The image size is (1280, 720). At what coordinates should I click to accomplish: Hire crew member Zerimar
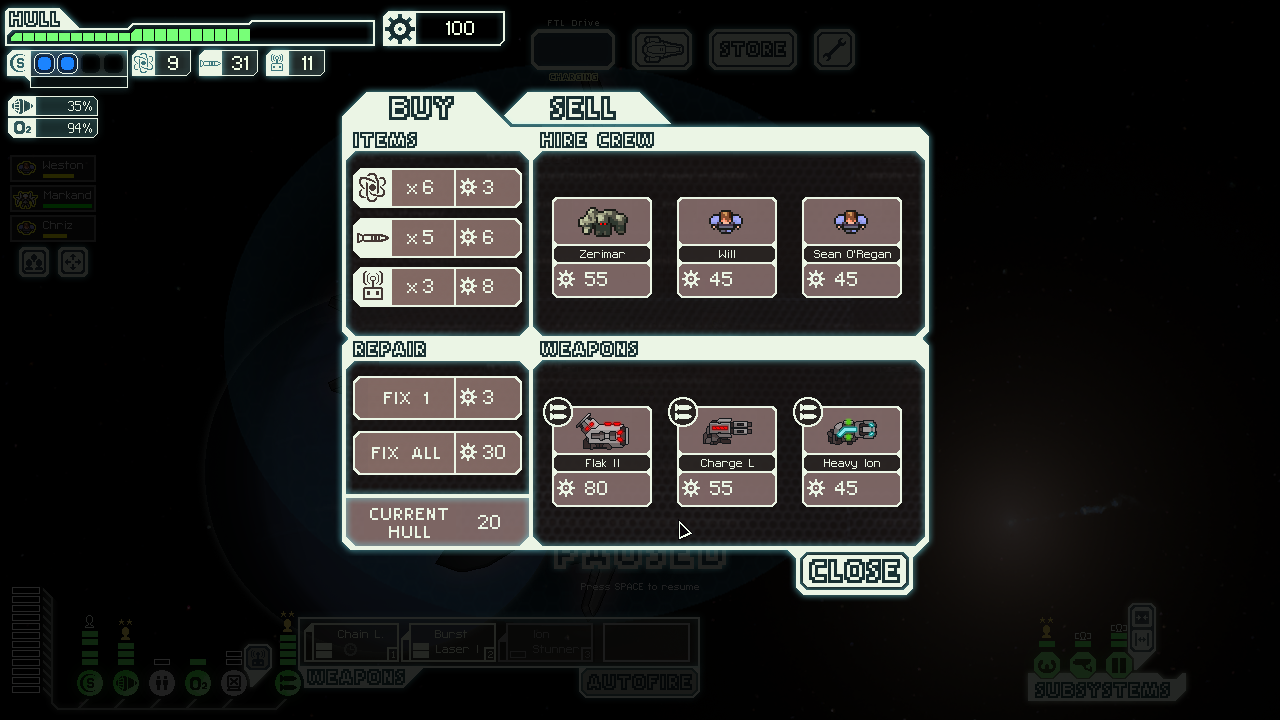(601, 247)
